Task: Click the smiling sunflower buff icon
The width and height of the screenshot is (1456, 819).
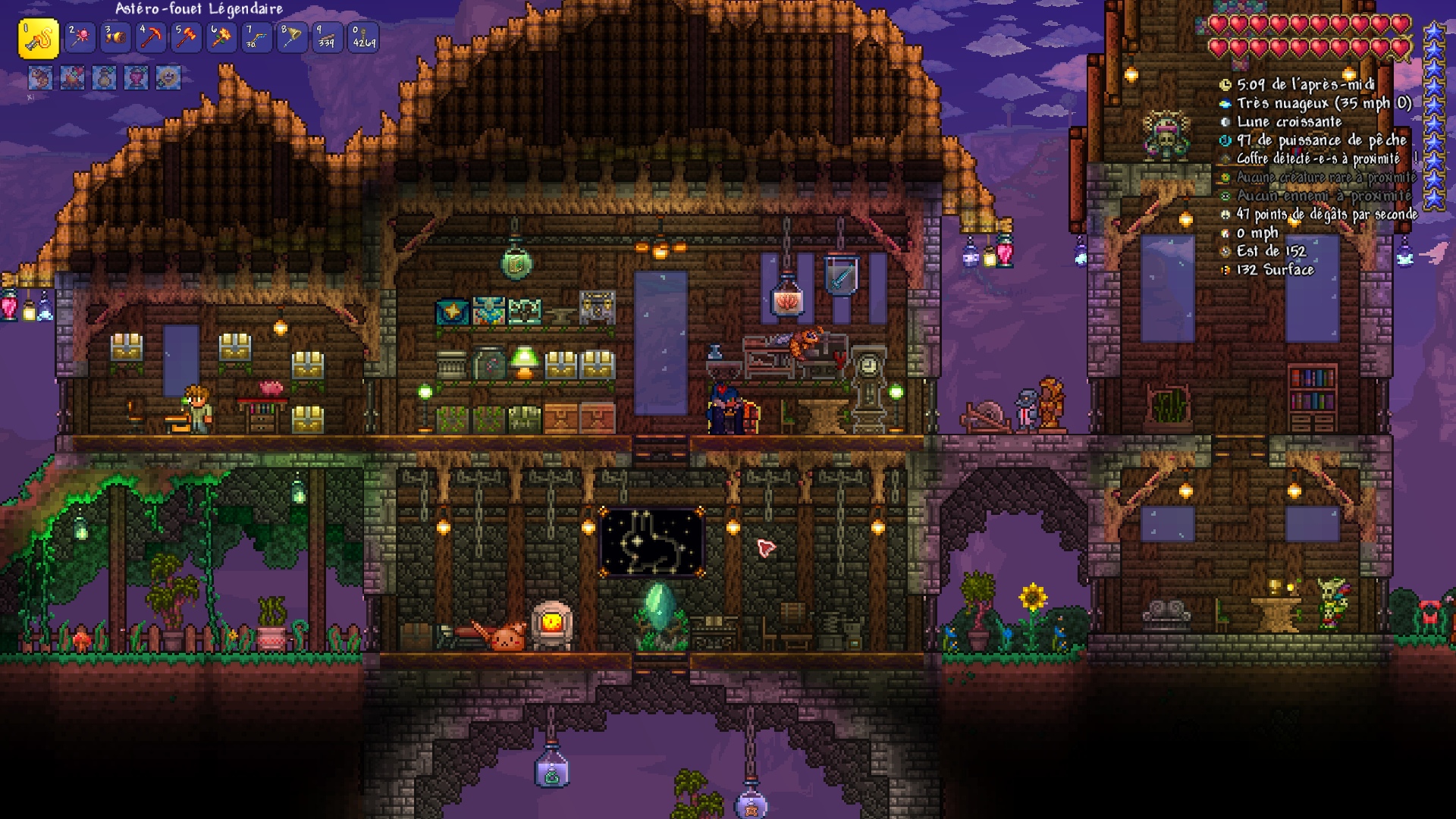Action: pyautogui.click(x=168, y=77)
